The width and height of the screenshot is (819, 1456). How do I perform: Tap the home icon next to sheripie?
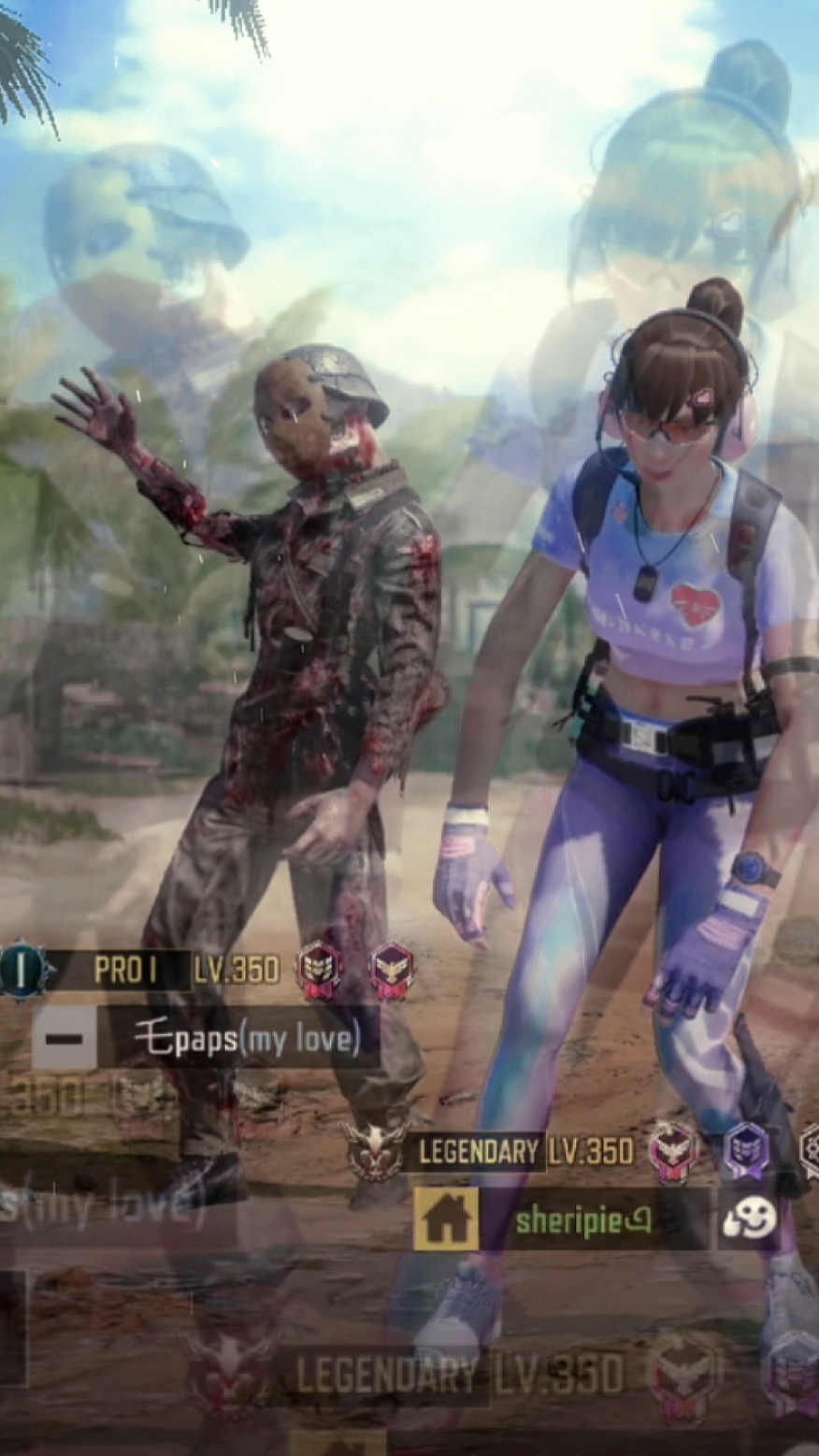tap(446, 1219)
